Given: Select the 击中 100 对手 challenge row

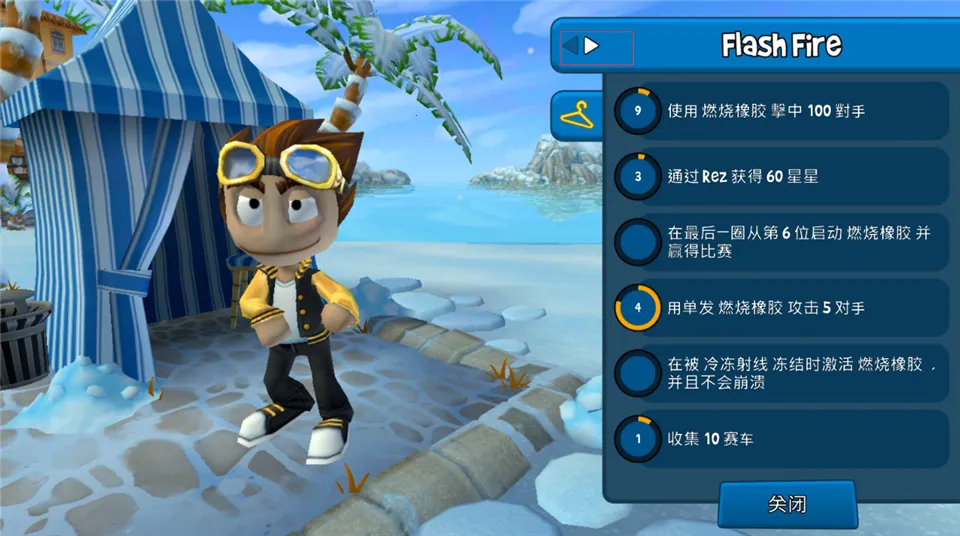Looking at the screenshot, I should pyautogui.click(x=778, y=110).
